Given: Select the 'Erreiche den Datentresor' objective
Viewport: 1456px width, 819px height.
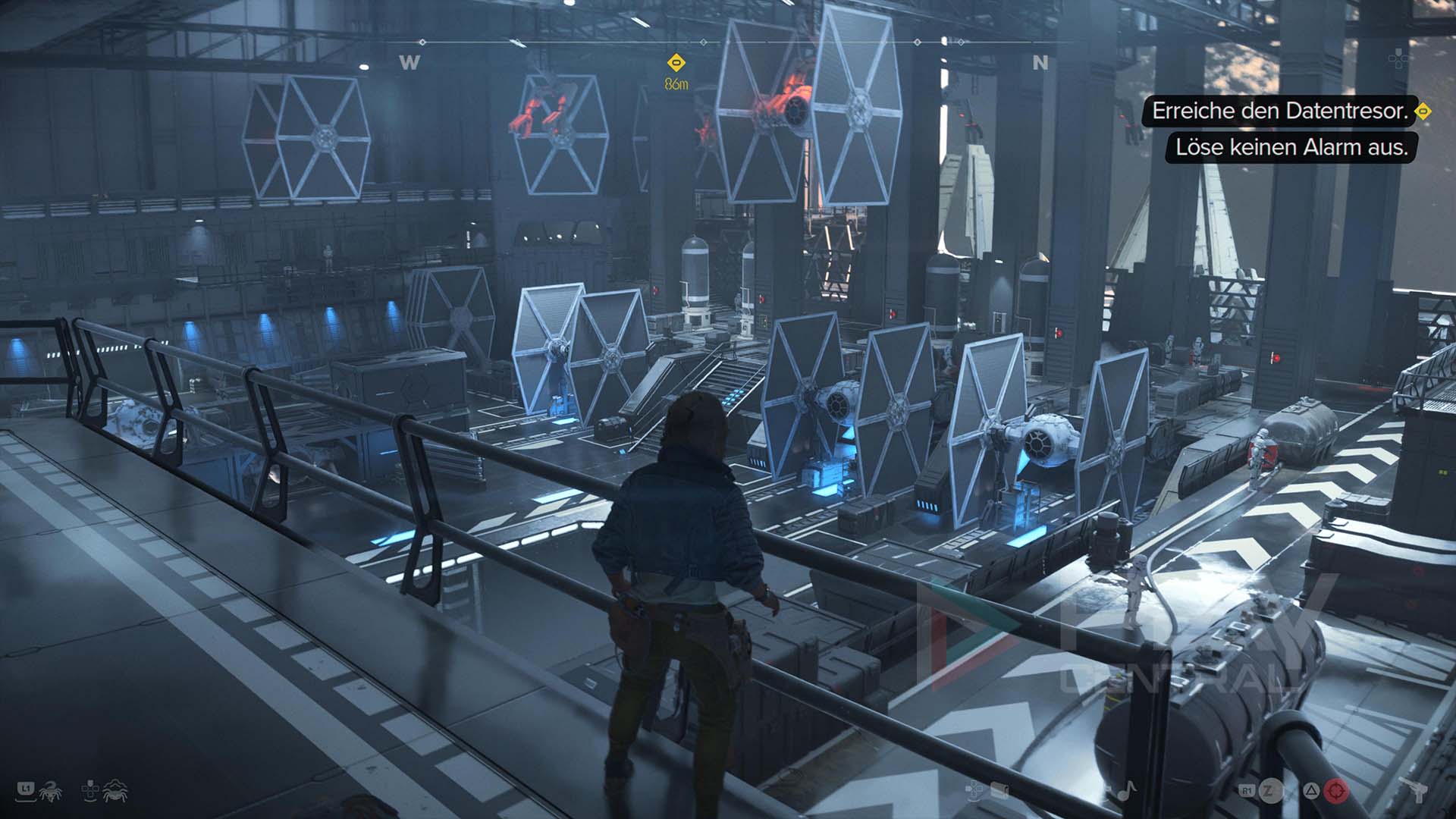Looking at the screenshot, I should pos(1280,111).
